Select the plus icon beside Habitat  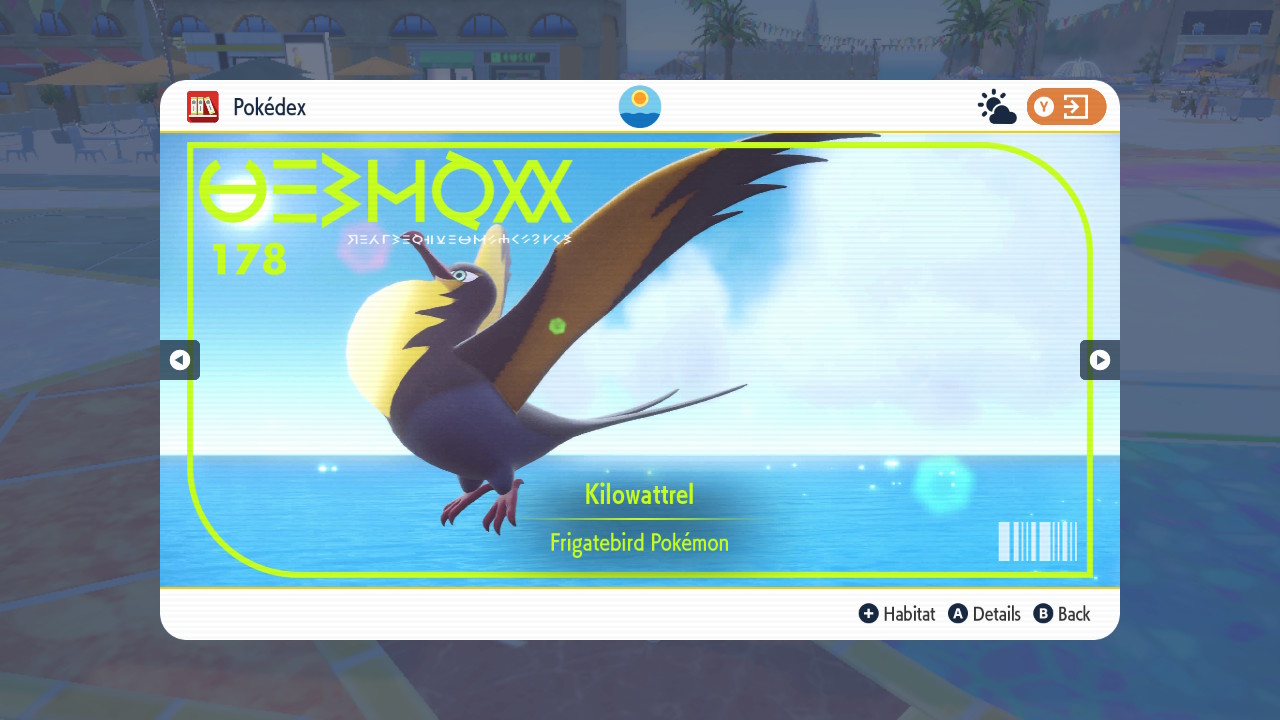tap(869, 614)
